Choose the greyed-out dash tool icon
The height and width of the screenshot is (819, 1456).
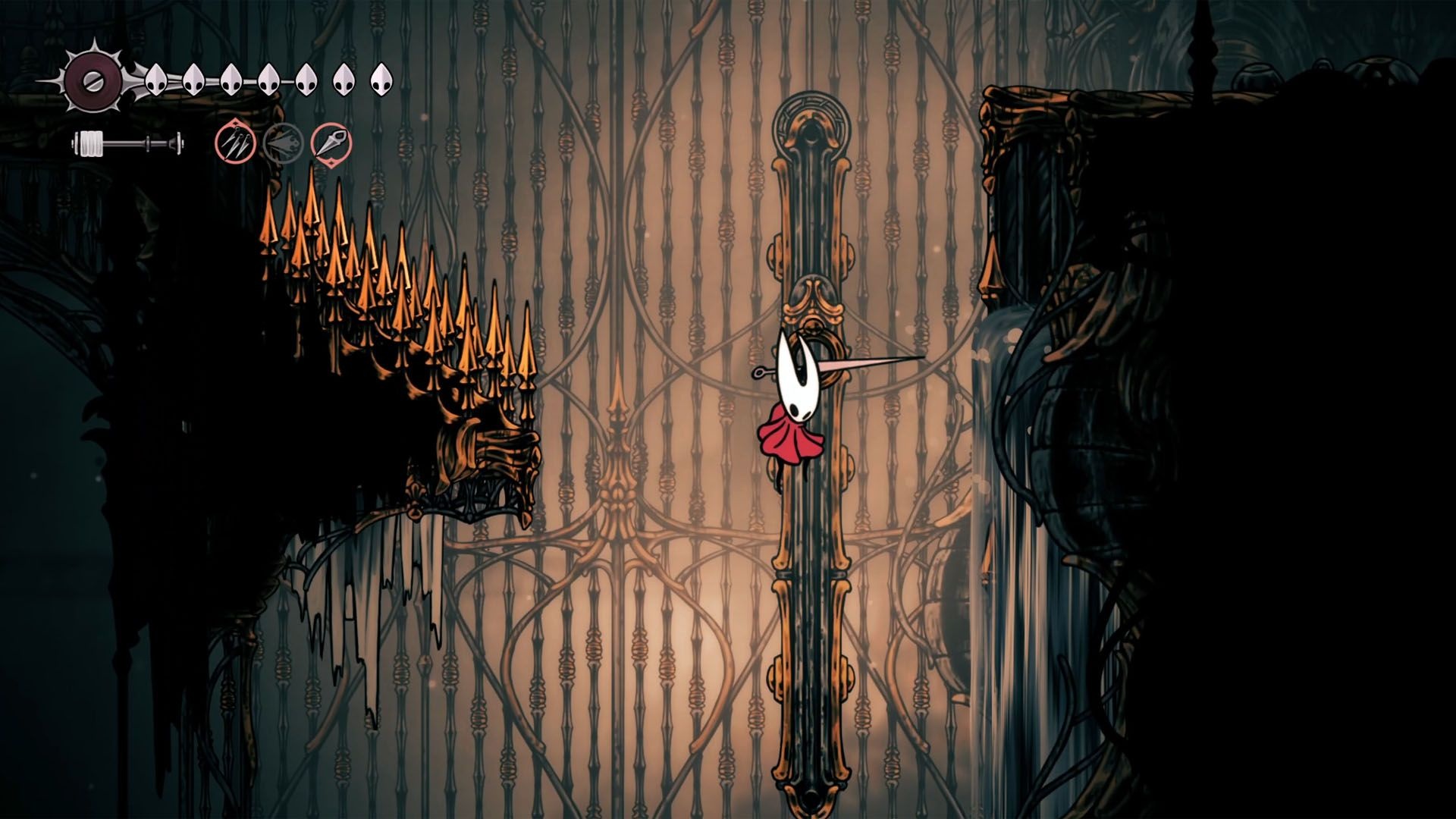click(283, 143)
